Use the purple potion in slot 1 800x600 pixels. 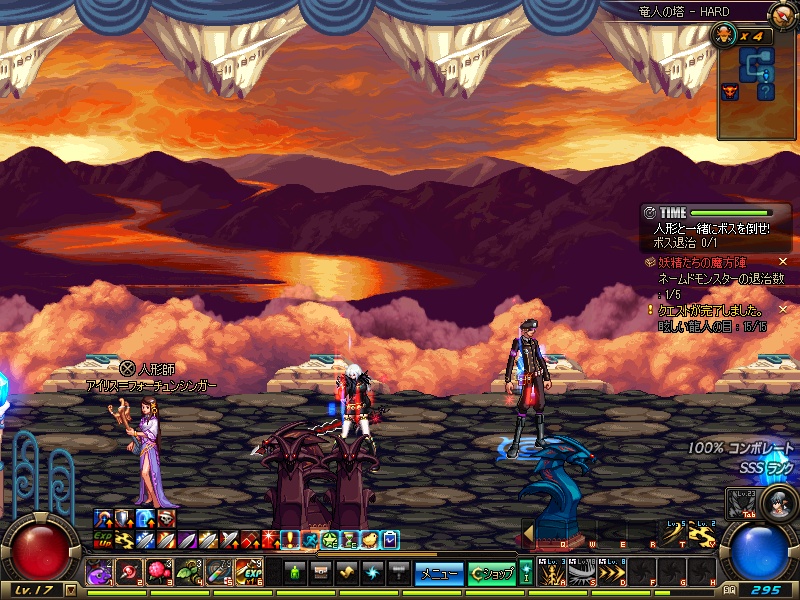coord(100,573)
